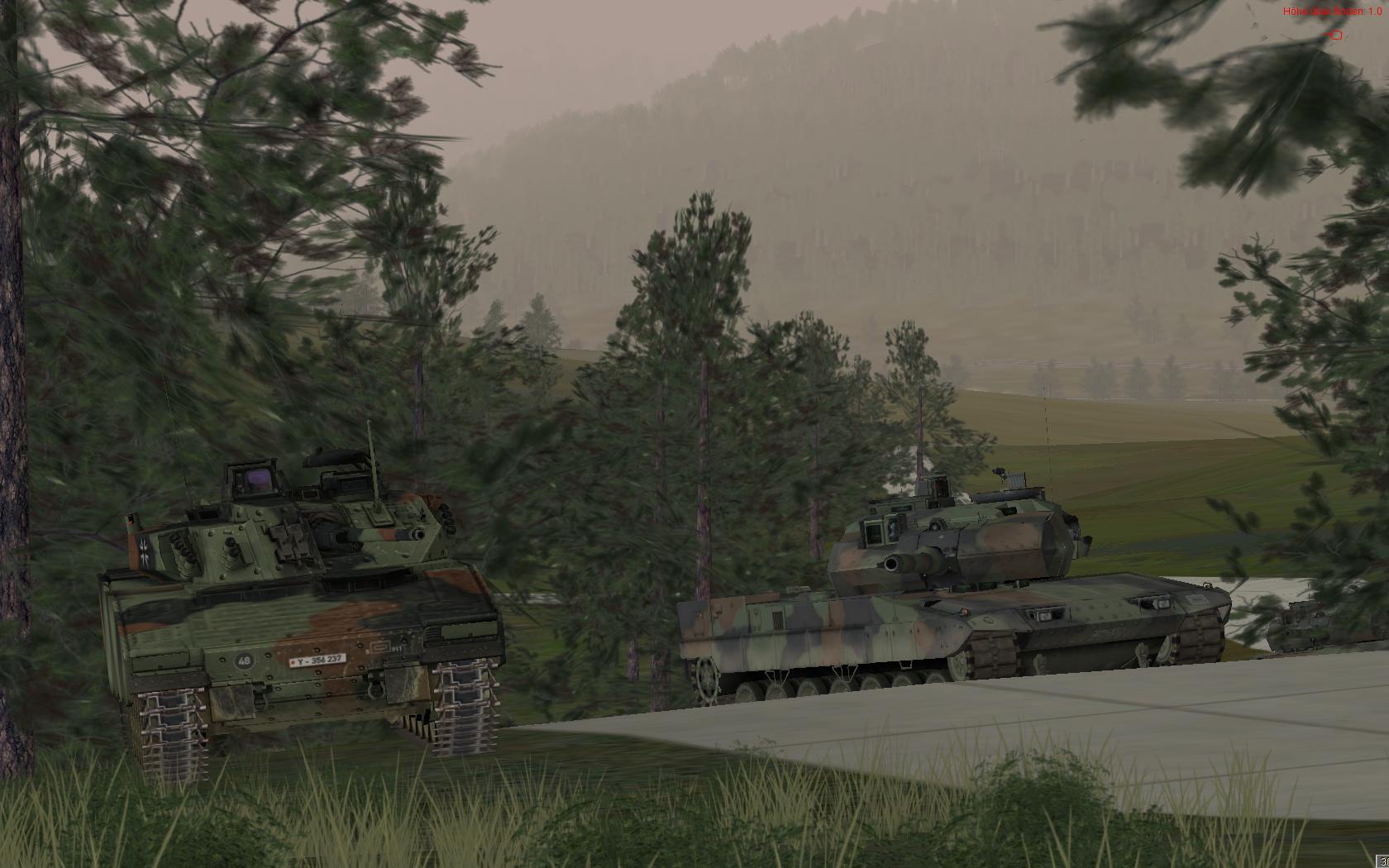Click the red camera icon

coord(1334,35)
